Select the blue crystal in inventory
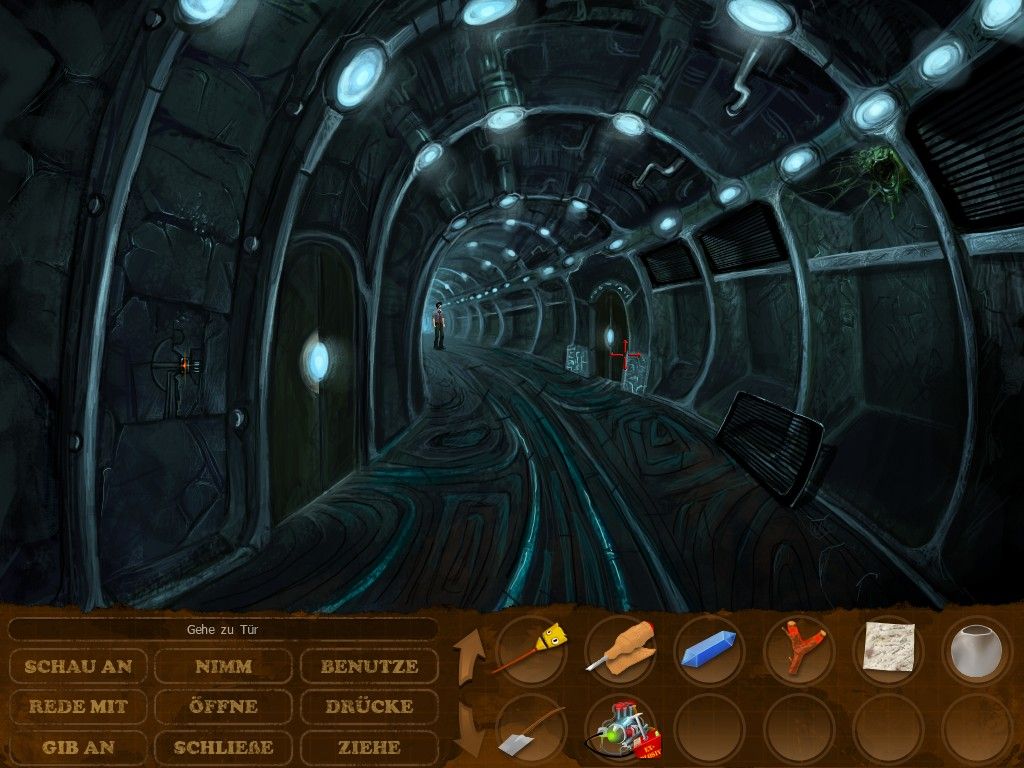The height and width of the screenshot is (768, 1024). (709, 648)
